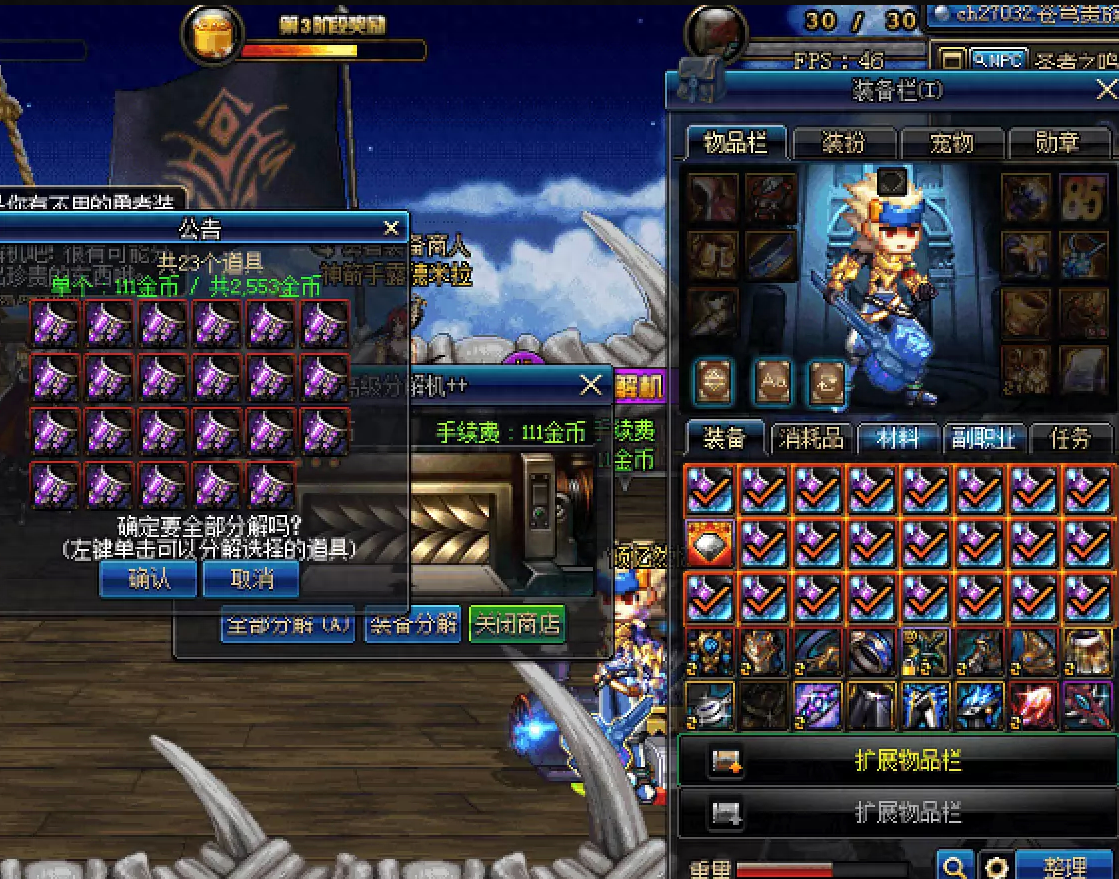Select the 消耗品 inventory category
The height and width of the screenshot is (879, 1119).
tap(811, 439)
